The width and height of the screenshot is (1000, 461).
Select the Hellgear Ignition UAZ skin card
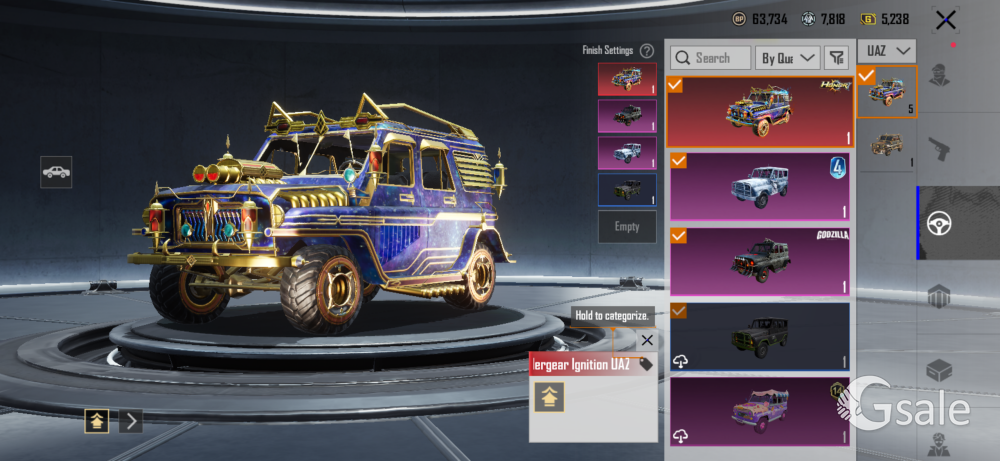click(x=760, y=112)
